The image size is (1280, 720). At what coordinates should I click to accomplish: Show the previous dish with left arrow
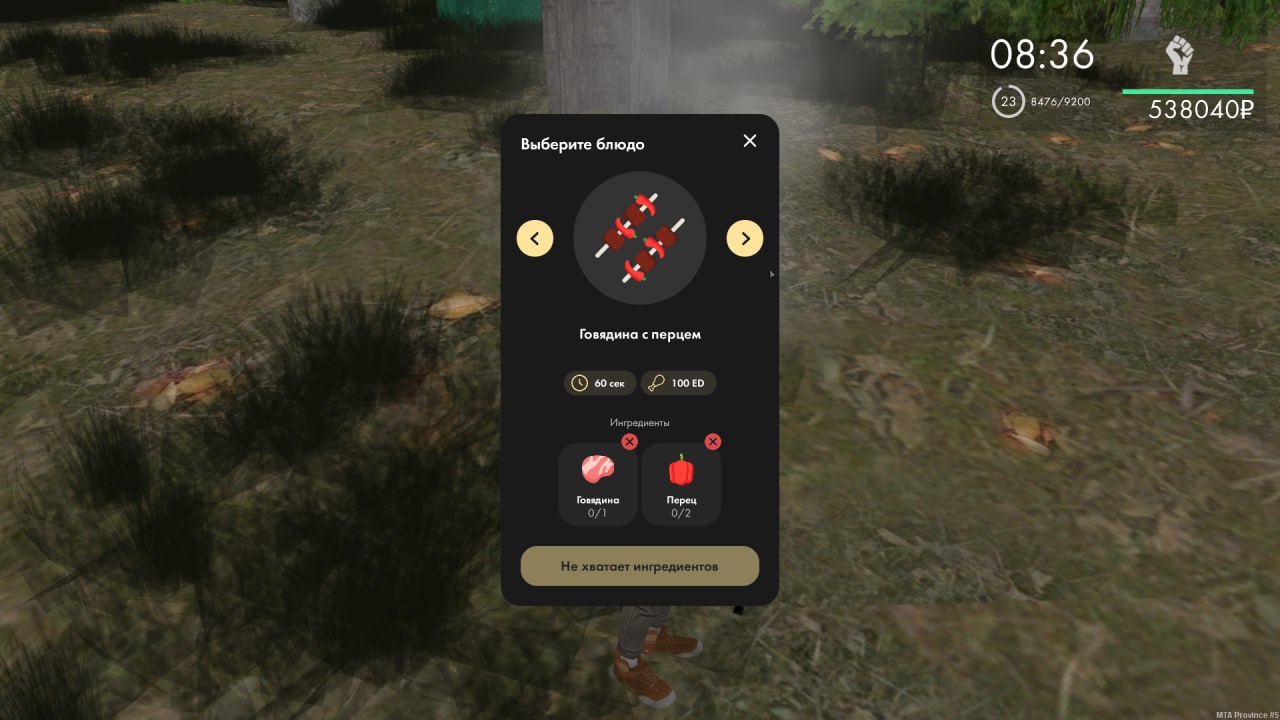[x=535, y=238]
